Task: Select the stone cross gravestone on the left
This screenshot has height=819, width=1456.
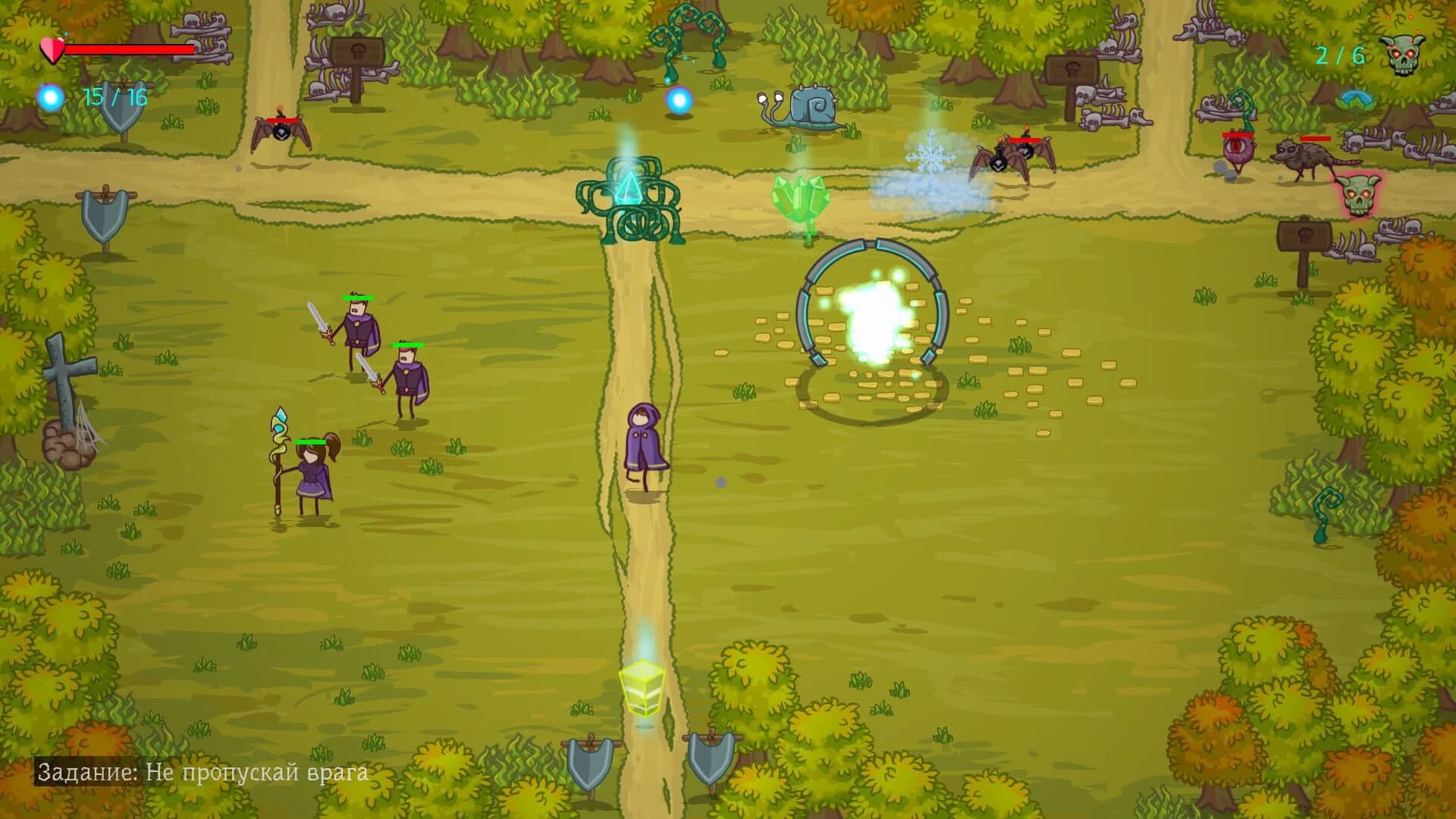Action: click(x=64, y=372)
